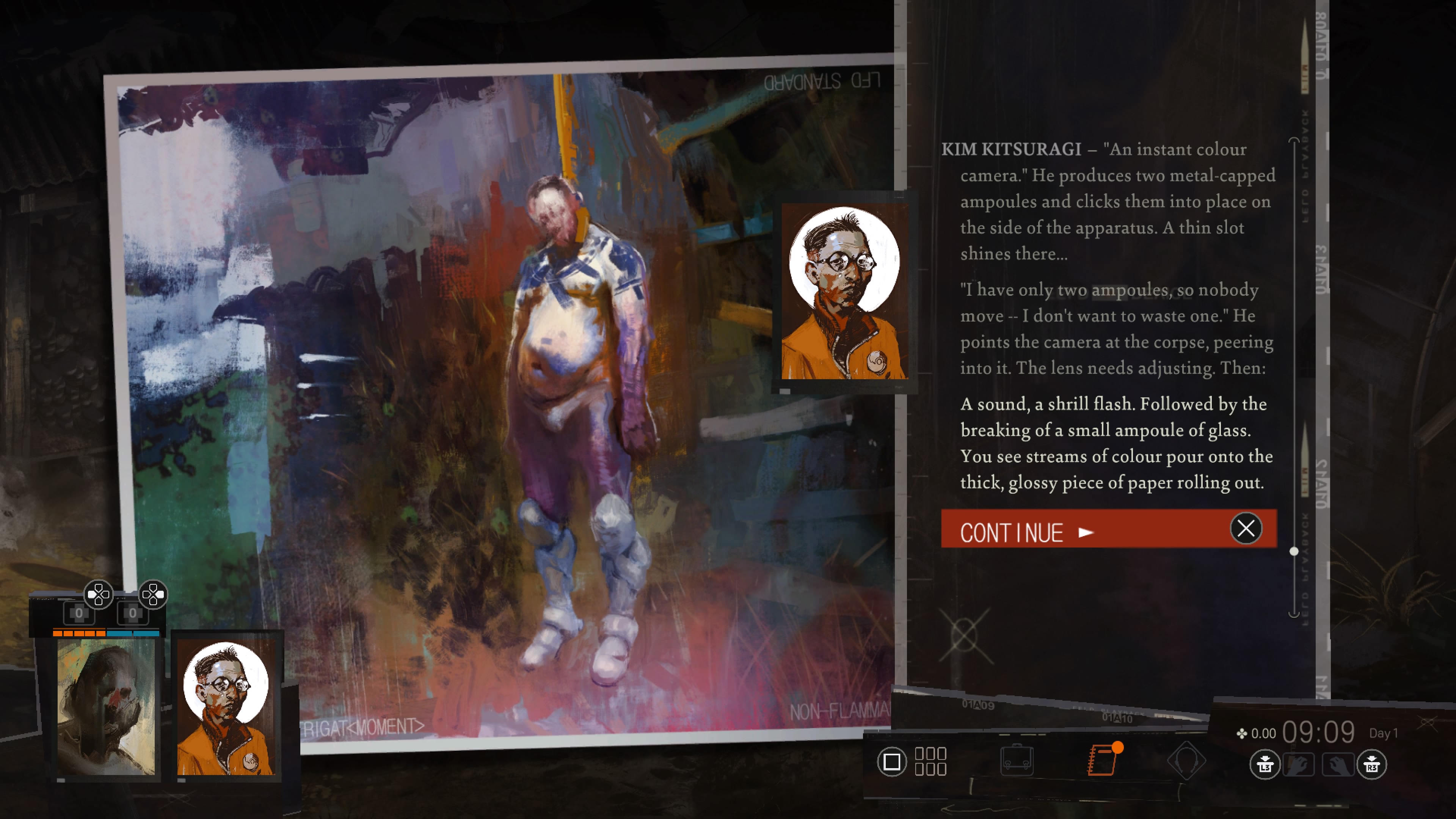Dismiss the dialogue with the X button
Screen dimensions: 1456x819
[x=1246, y=529]
